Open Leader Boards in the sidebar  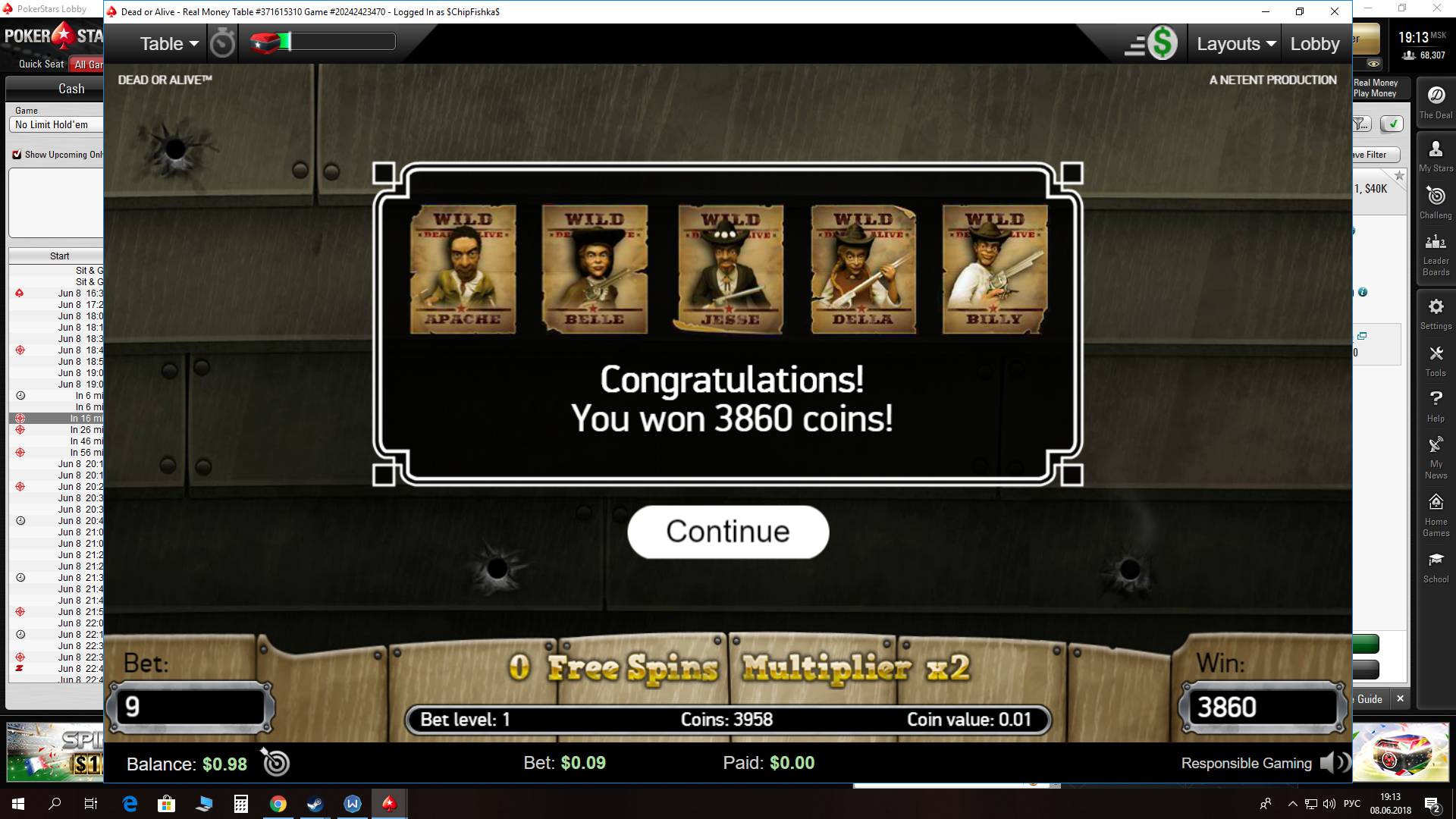(1436, 254)
